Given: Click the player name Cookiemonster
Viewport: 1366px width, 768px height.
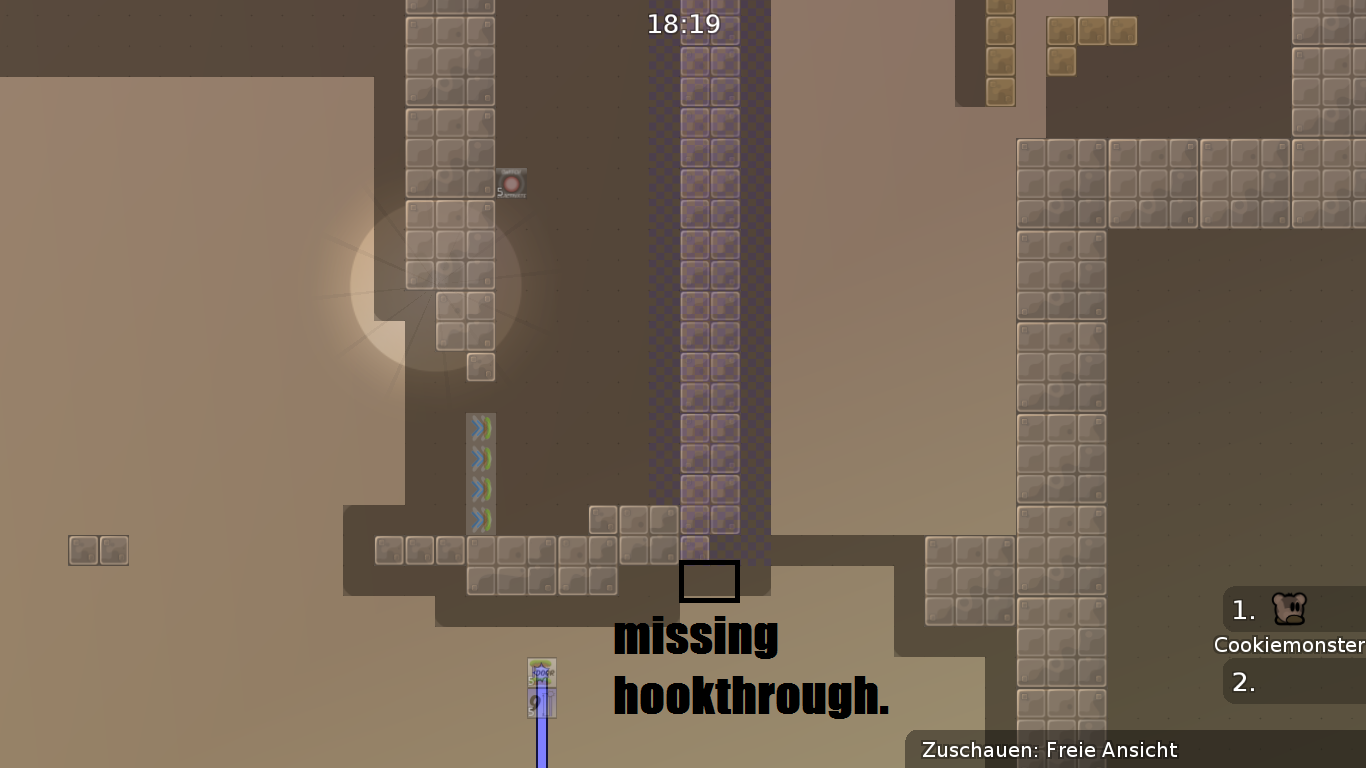Looking at the screenshot, I should [x=1289, y=645].
